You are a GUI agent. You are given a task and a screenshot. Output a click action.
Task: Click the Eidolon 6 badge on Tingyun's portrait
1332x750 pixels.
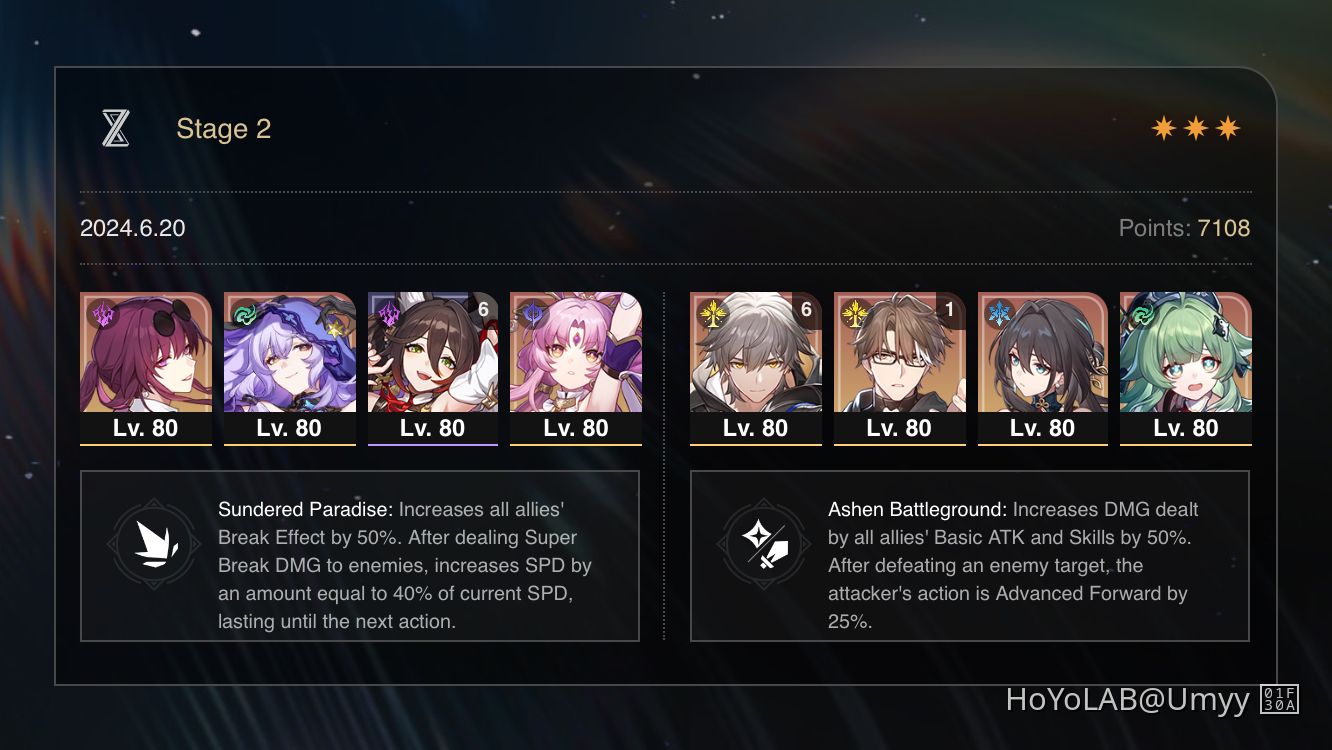484,310
